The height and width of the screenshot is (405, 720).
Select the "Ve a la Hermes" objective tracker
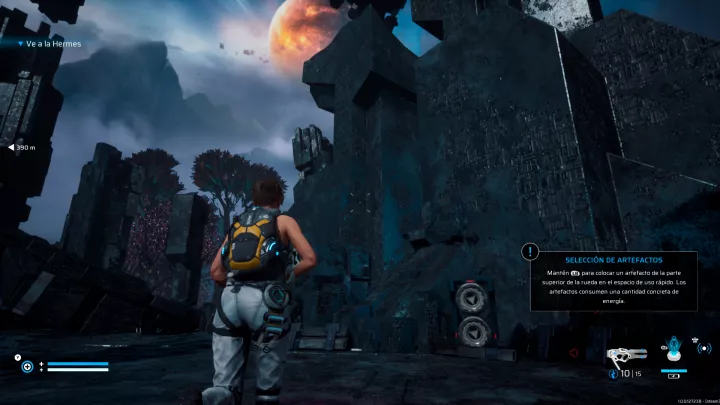[x=50, y=44]
